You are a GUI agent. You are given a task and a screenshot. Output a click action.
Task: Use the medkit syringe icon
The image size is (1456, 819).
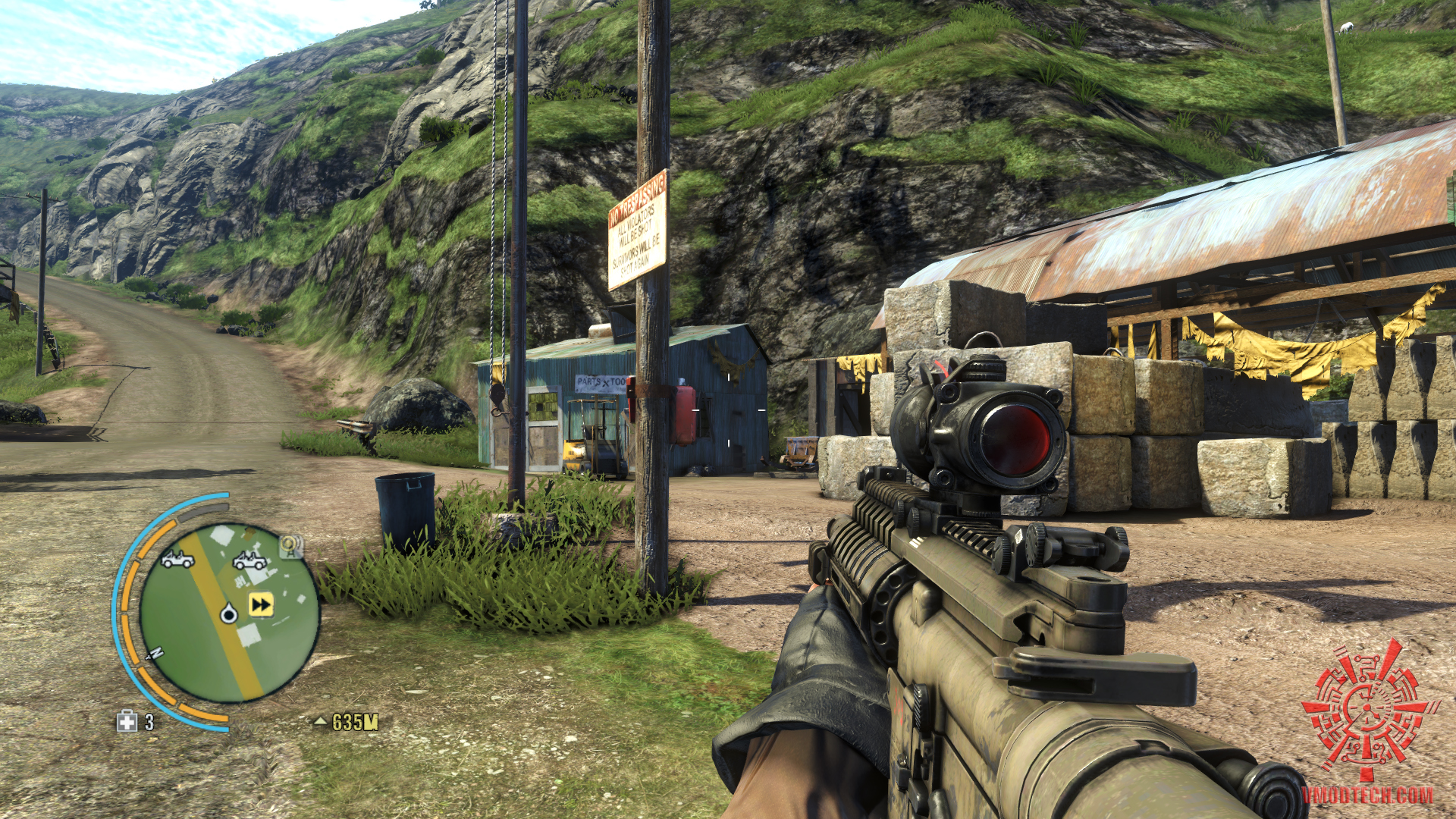(127, 721)
